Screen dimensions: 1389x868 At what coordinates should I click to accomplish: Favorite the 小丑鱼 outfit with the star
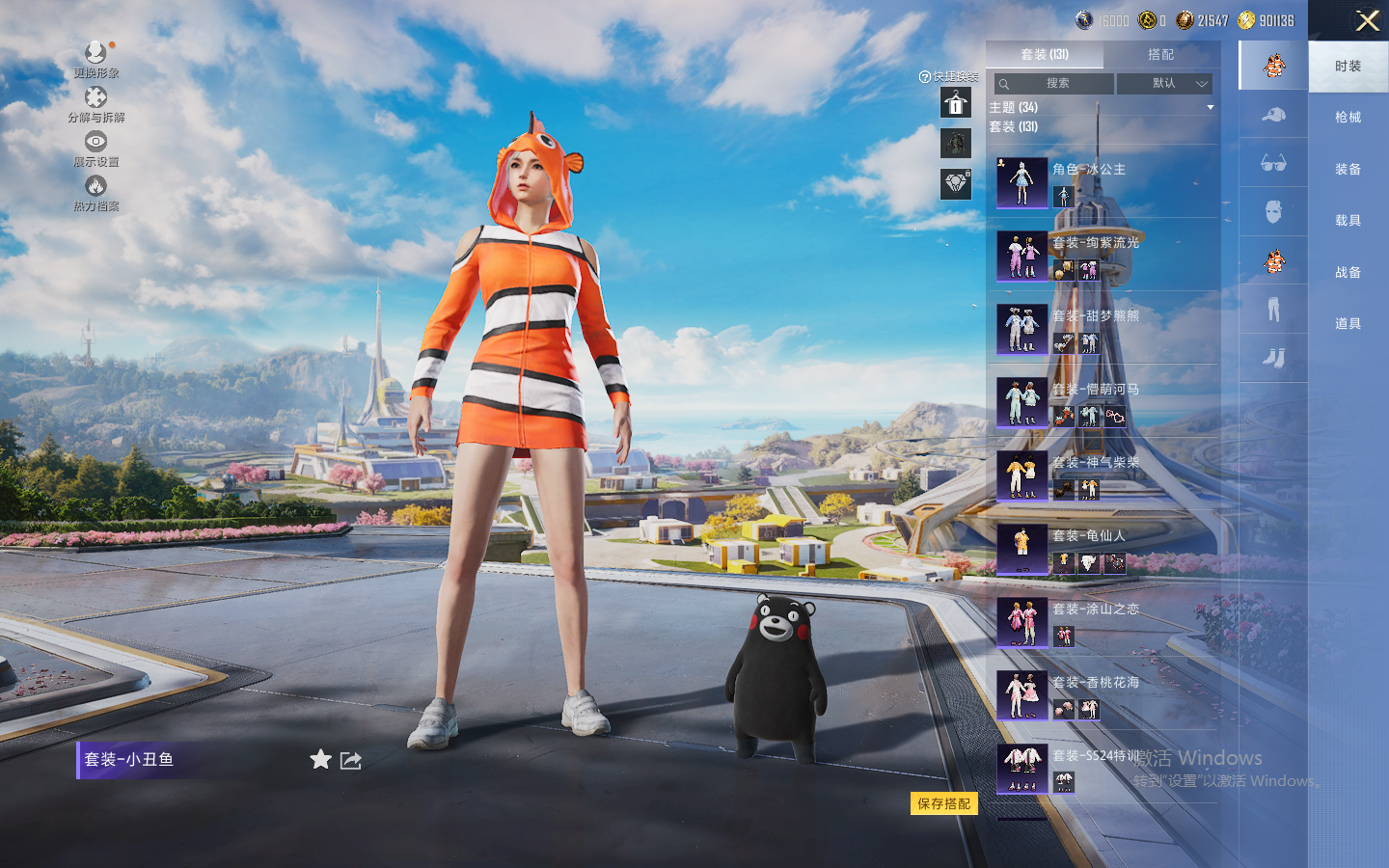[320, 760]
